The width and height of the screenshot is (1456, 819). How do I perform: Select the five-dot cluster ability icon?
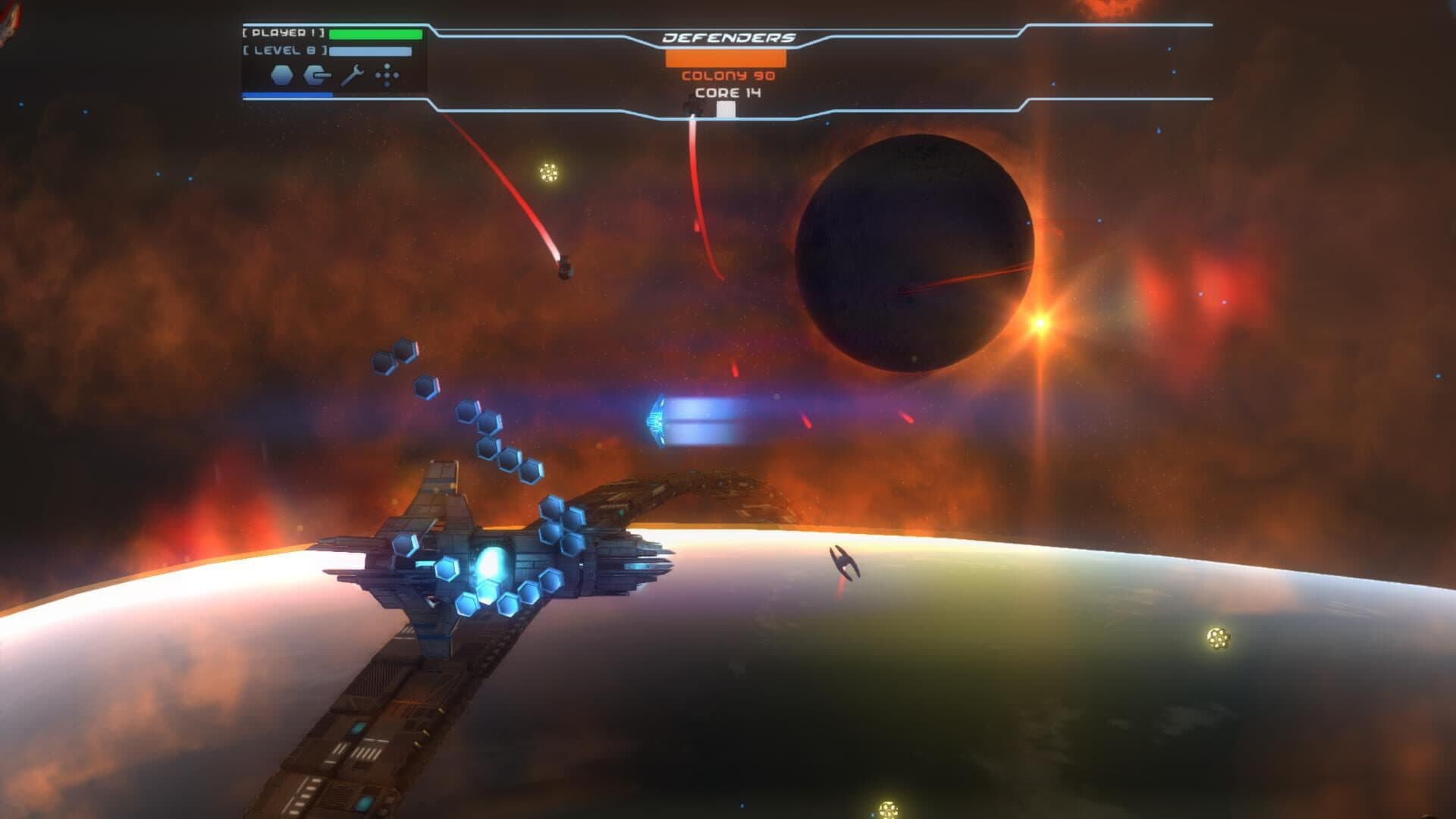388,75
